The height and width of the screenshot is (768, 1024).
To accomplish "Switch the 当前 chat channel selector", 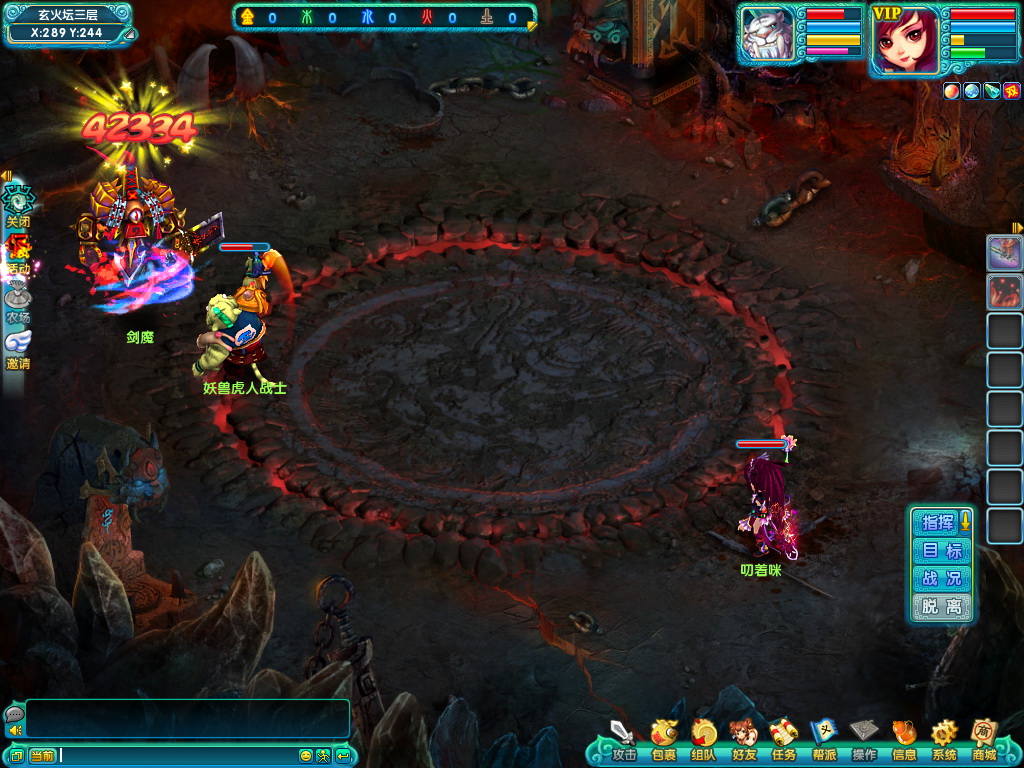I will point(42,755).
